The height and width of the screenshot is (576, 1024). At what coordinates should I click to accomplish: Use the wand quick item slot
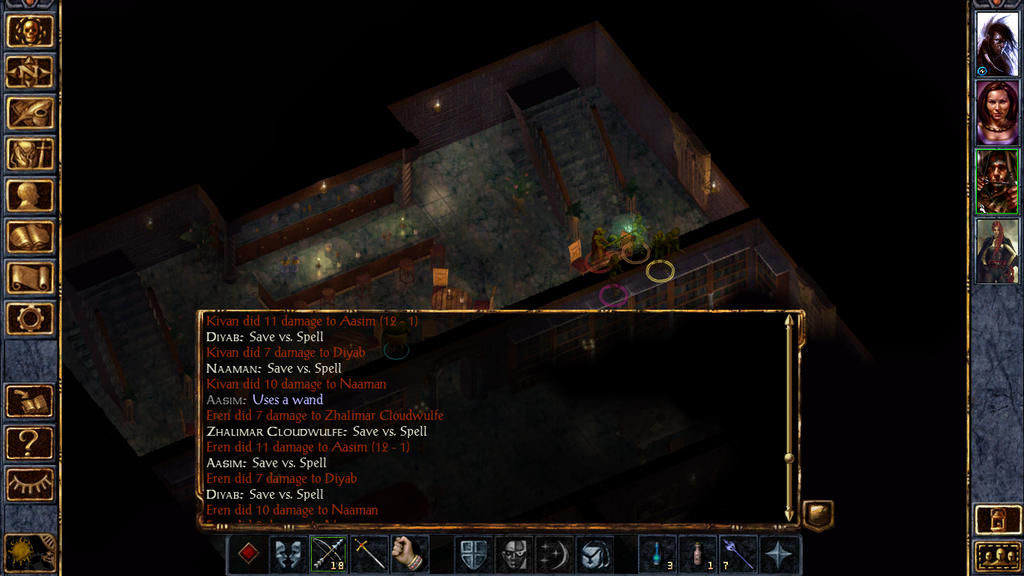[x=738, y=554]
